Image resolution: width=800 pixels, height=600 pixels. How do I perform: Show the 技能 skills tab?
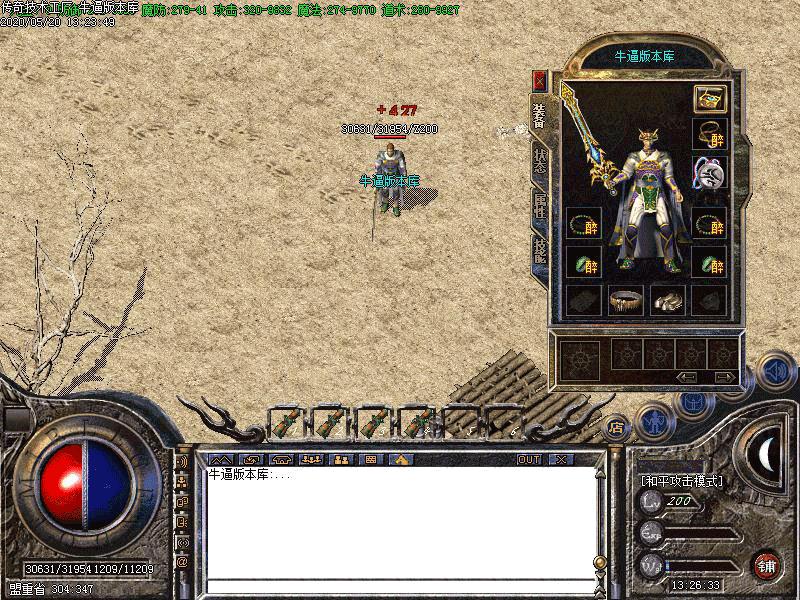coord(540,252)
